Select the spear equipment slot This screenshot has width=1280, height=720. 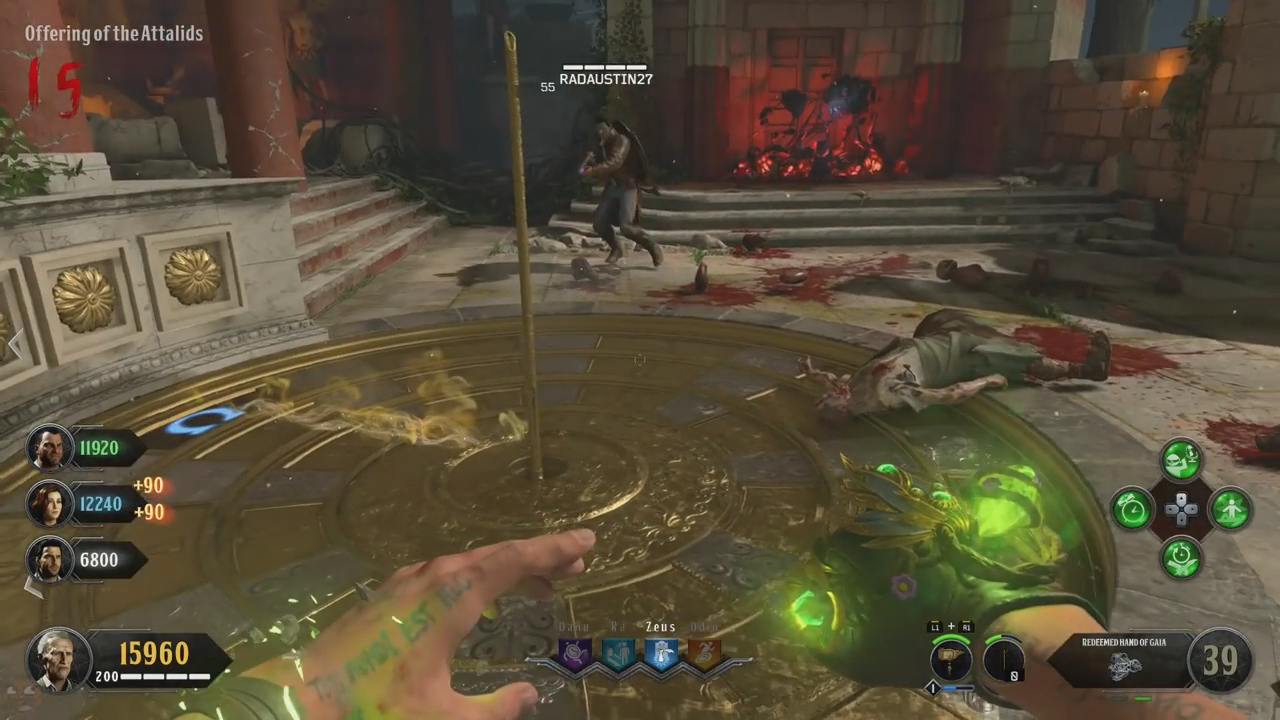coord(1003,660)
